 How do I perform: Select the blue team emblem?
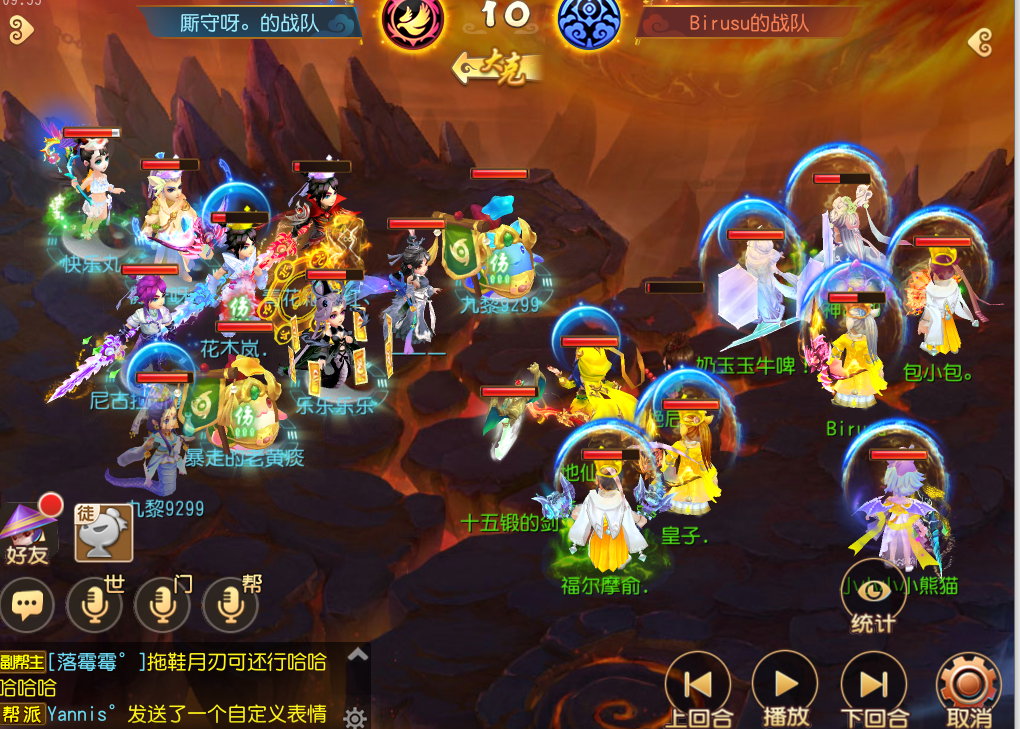point(588,22)
